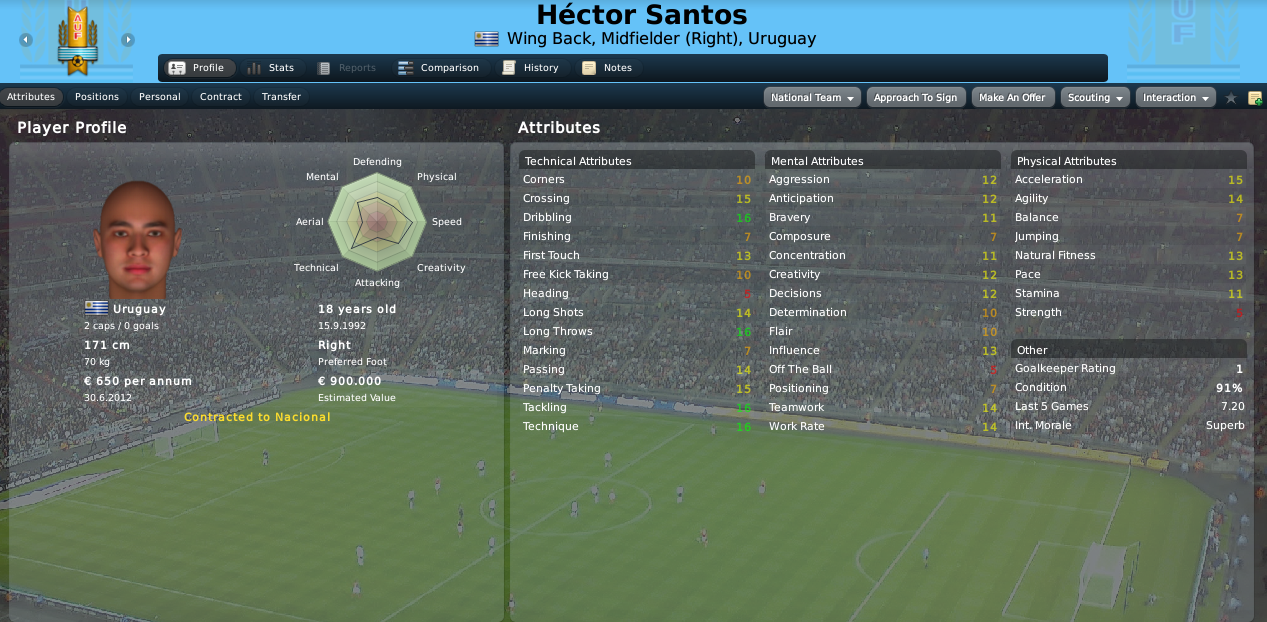Go to previous player with left arrow
The height and width of the screenshot is (622, 1267).
coord(26,40)
